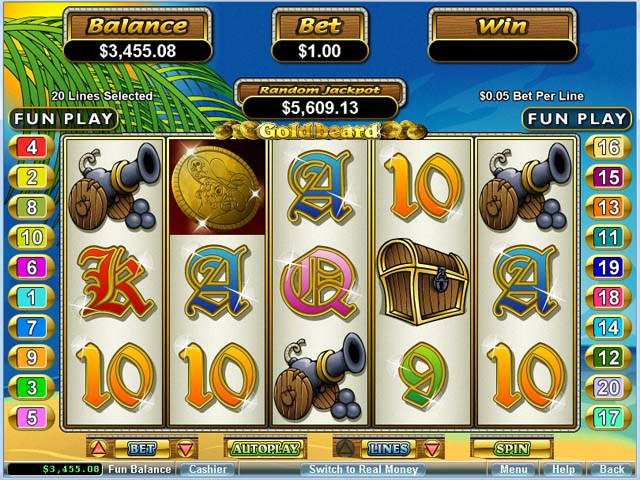Select payline number 20
The image size is (640, 480).
pyautogui.click(x=608, y=387)
